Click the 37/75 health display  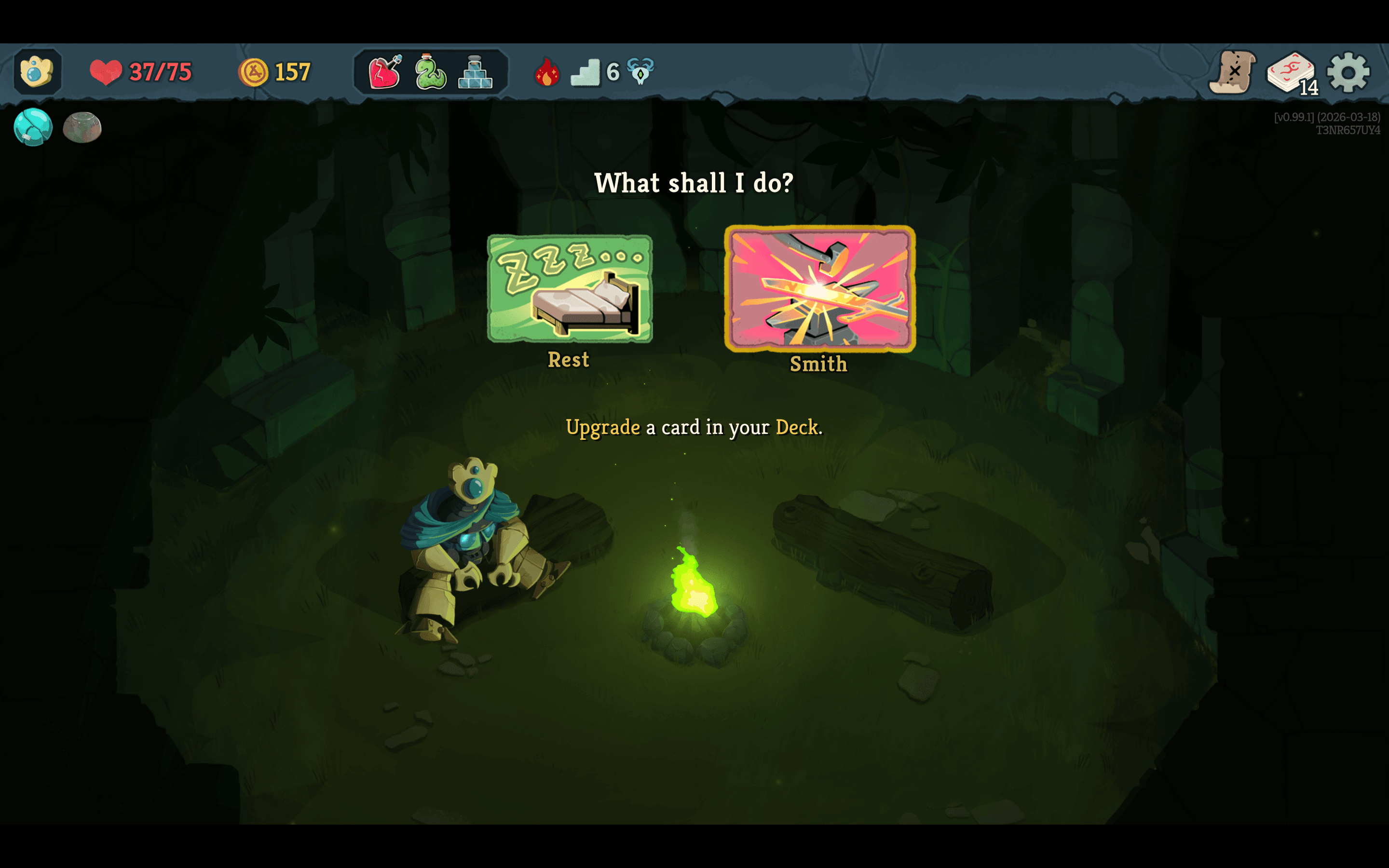(x=161, y=72)
